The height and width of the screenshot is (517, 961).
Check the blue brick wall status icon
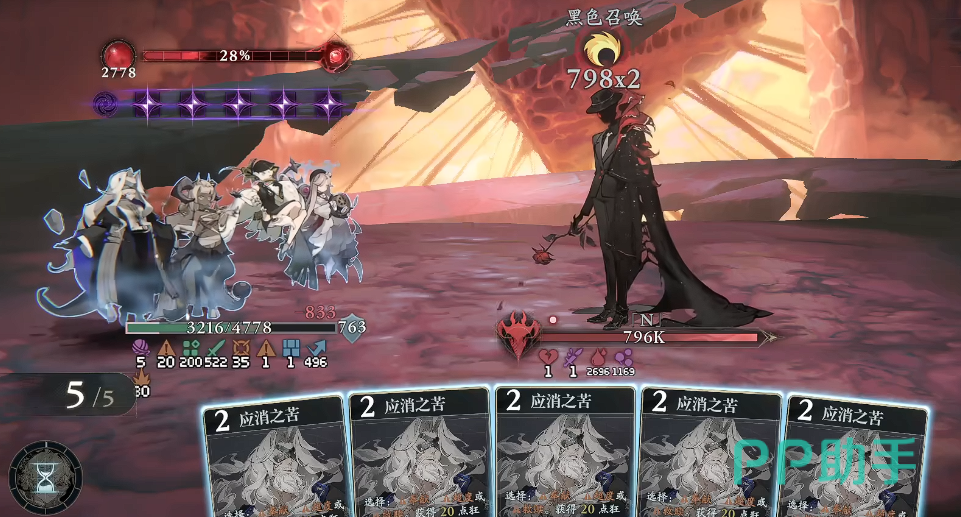[x=291, y=347]
